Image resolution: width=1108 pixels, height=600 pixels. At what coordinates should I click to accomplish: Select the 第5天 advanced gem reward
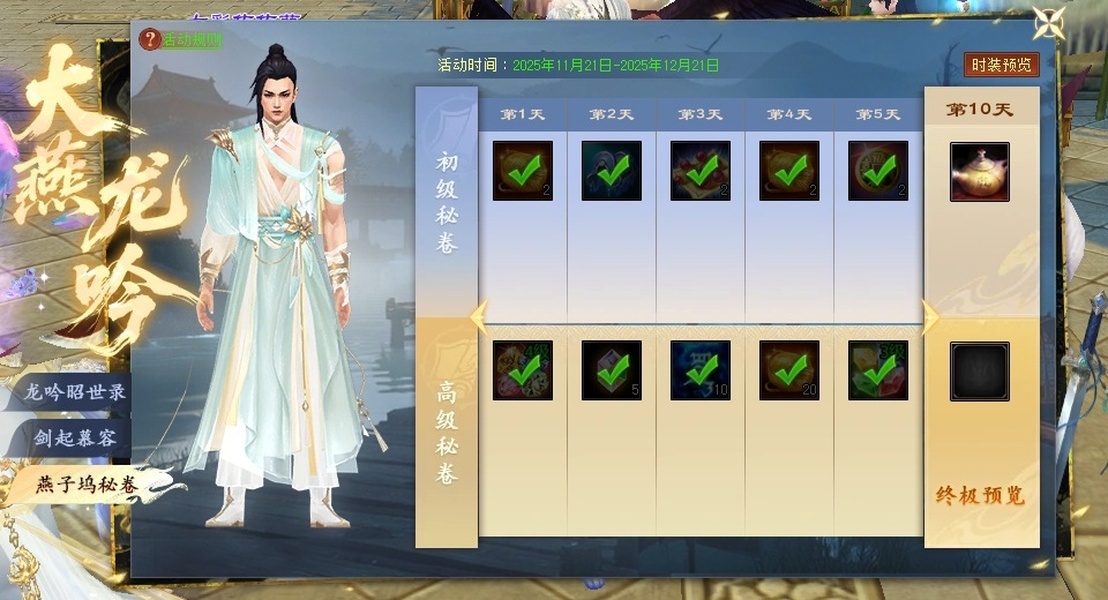point(878,370)
